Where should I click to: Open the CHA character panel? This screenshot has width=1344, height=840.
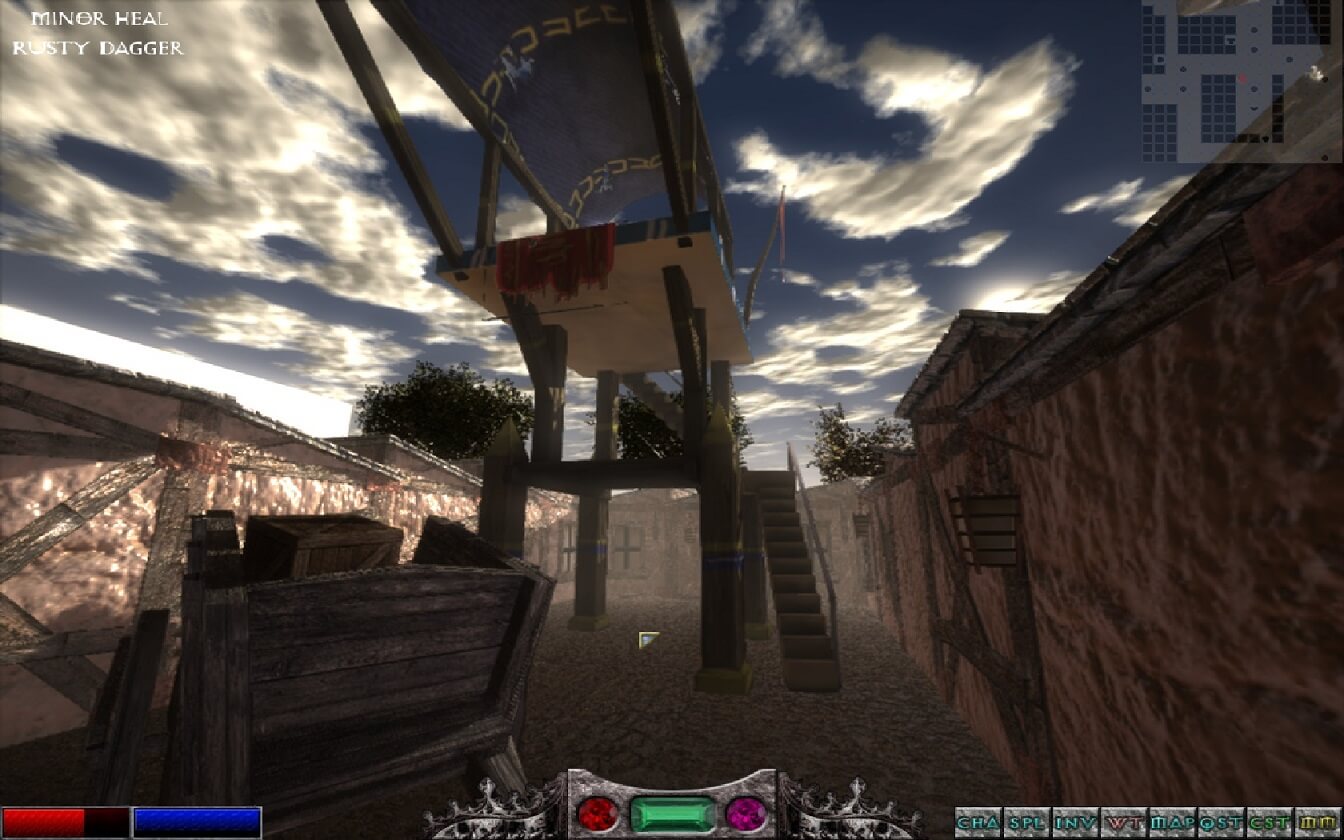pyautogui.click(x=978, y=823)
